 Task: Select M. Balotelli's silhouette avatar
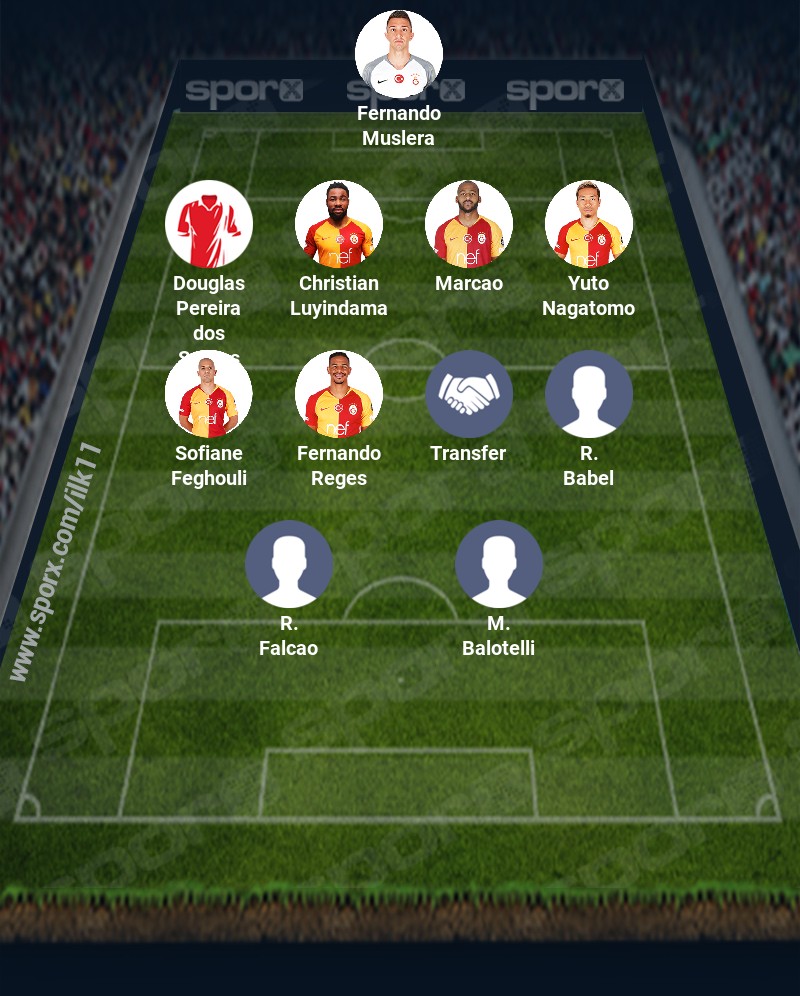pyautogui.click(x=499, y=564)
